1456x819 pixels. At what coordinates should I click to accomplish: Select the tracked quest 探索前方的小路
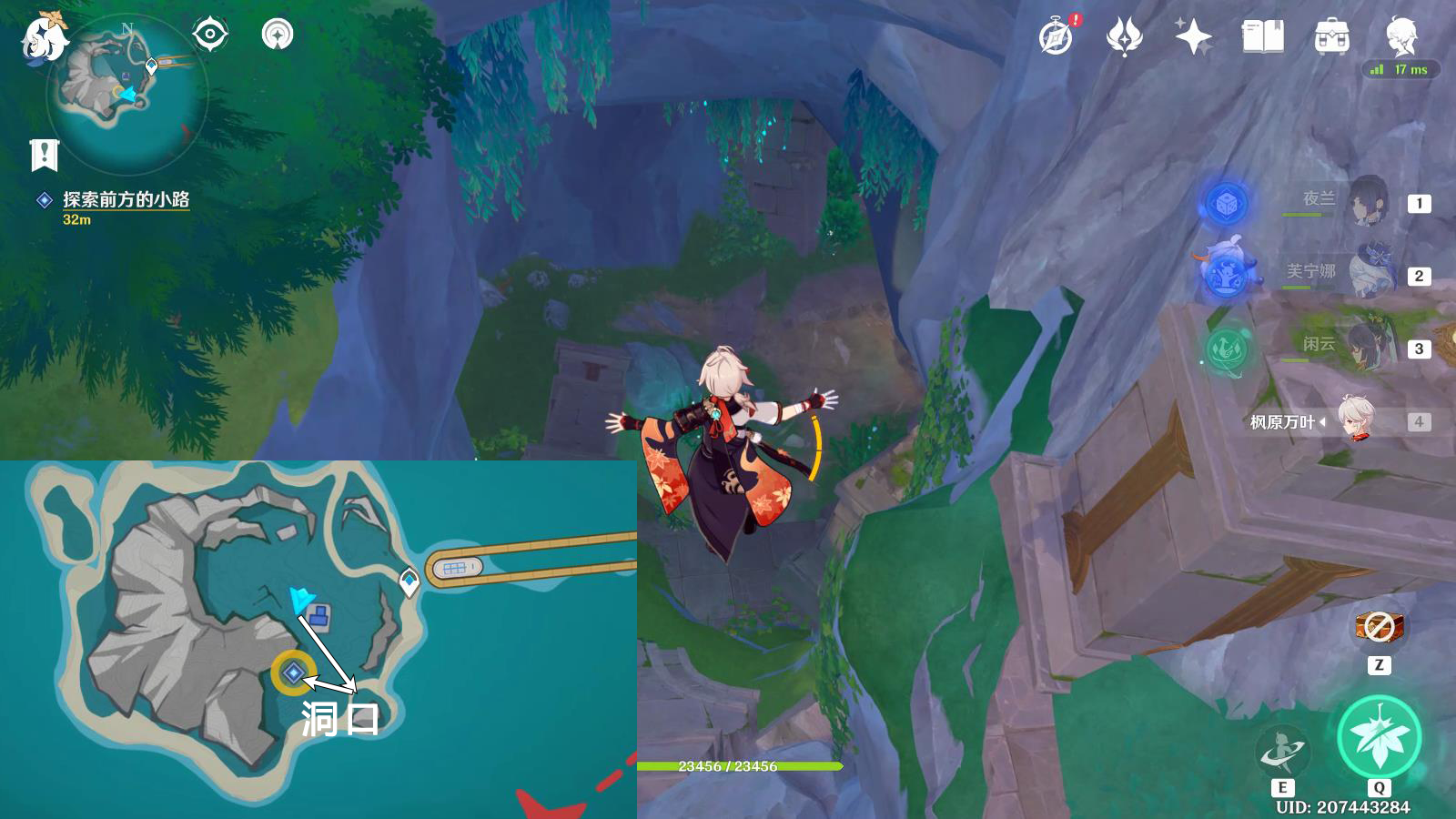click(x=126, y=199)
